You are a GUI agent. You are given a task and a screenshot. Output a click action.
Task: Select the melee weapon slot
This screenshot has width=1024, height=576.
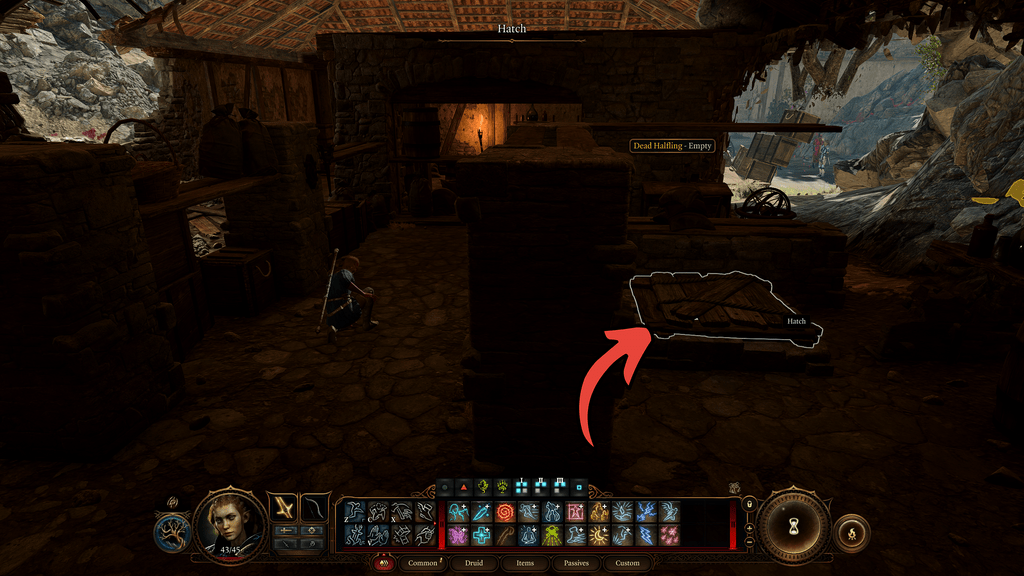[285, 509]
